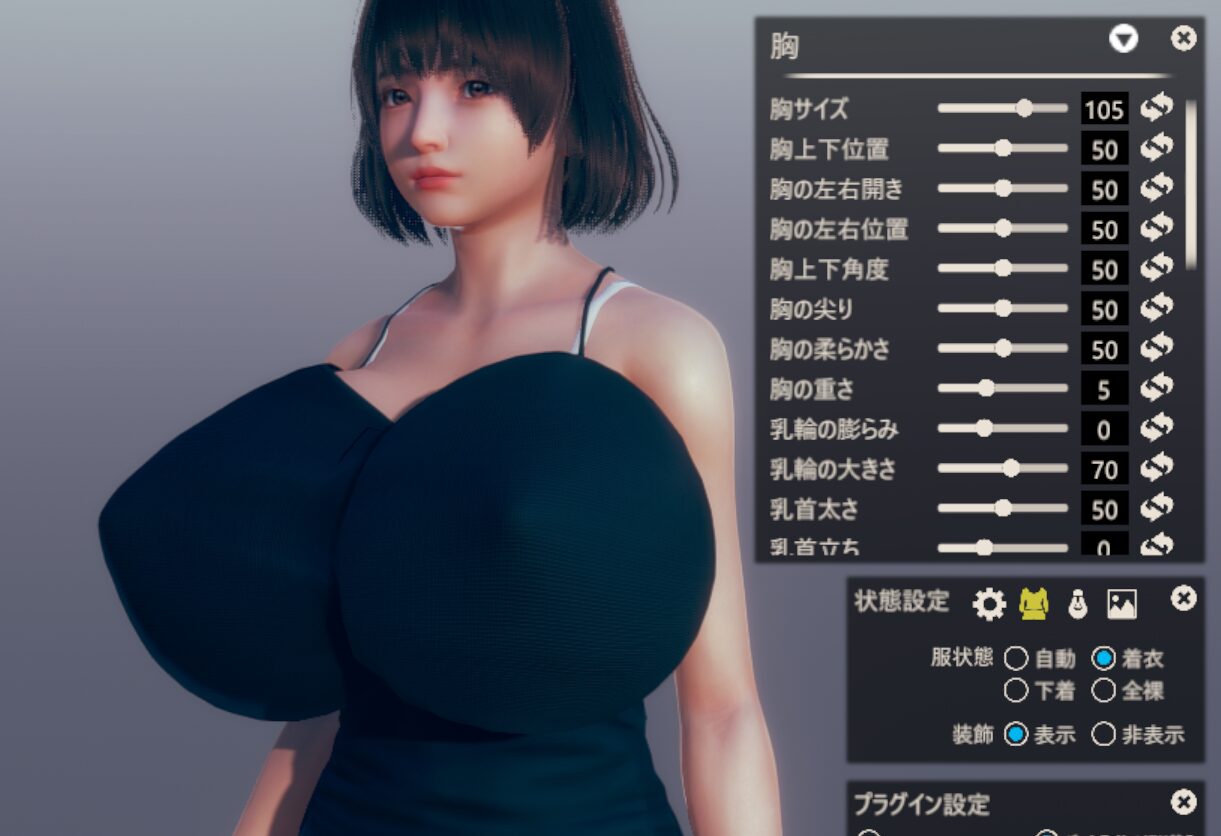
Task: Open the gear settings tab in 状態設定
Action: point(989,603)
